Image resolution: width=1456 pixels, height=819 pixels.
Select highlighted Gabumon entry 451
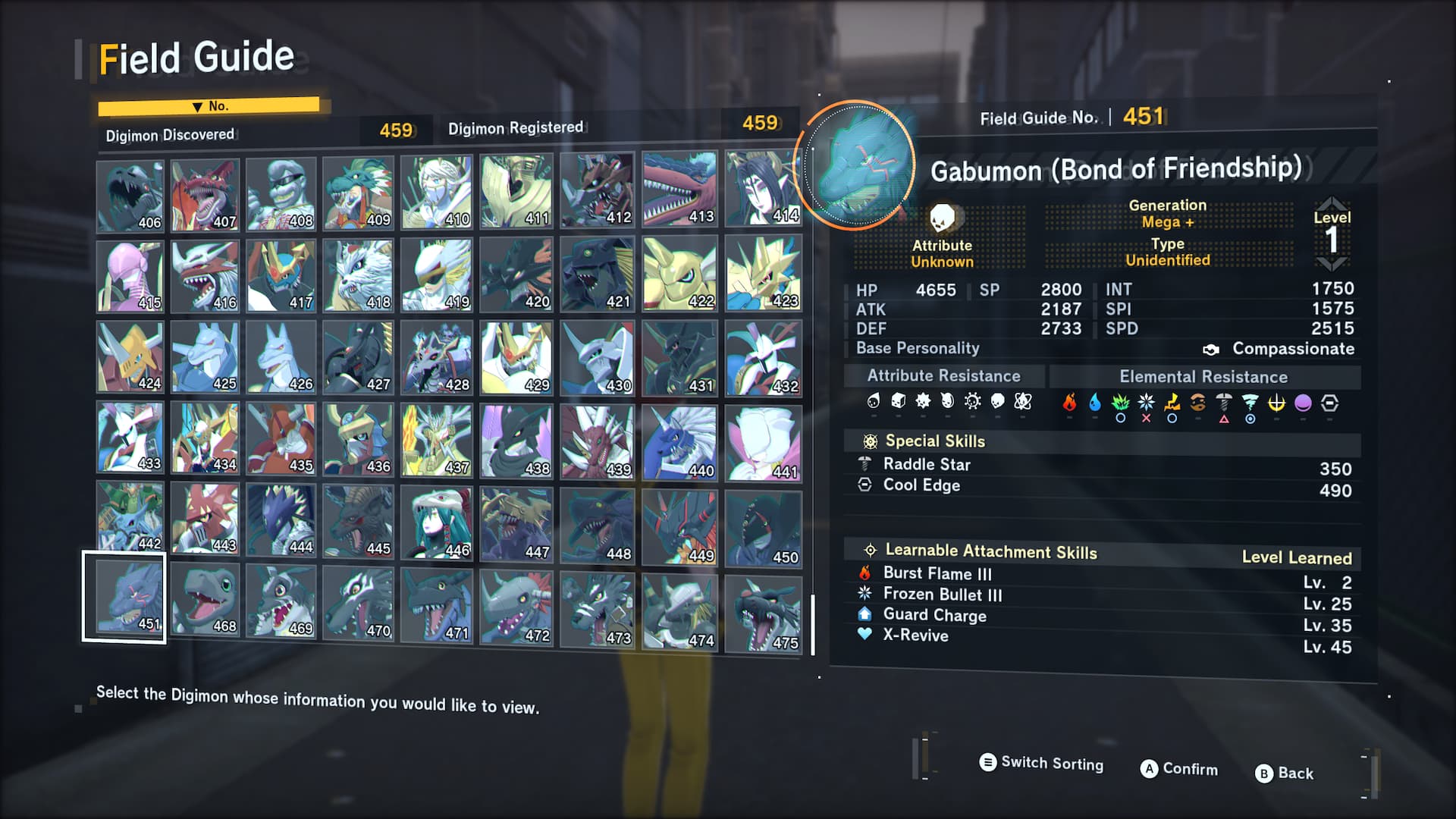coord(125,597)
